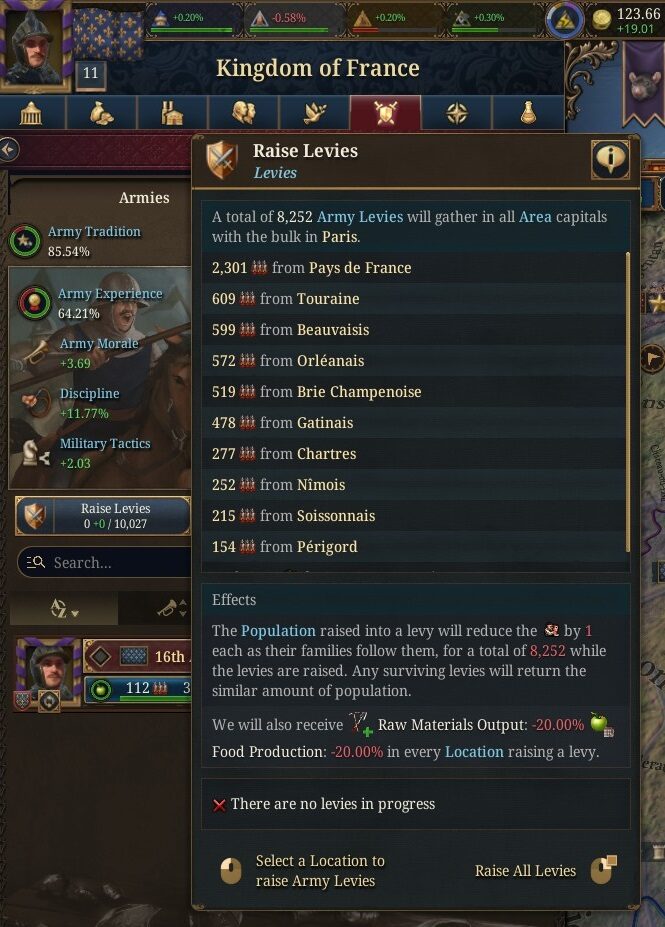Switch to the economy money-bag tab

click(102, 114)
